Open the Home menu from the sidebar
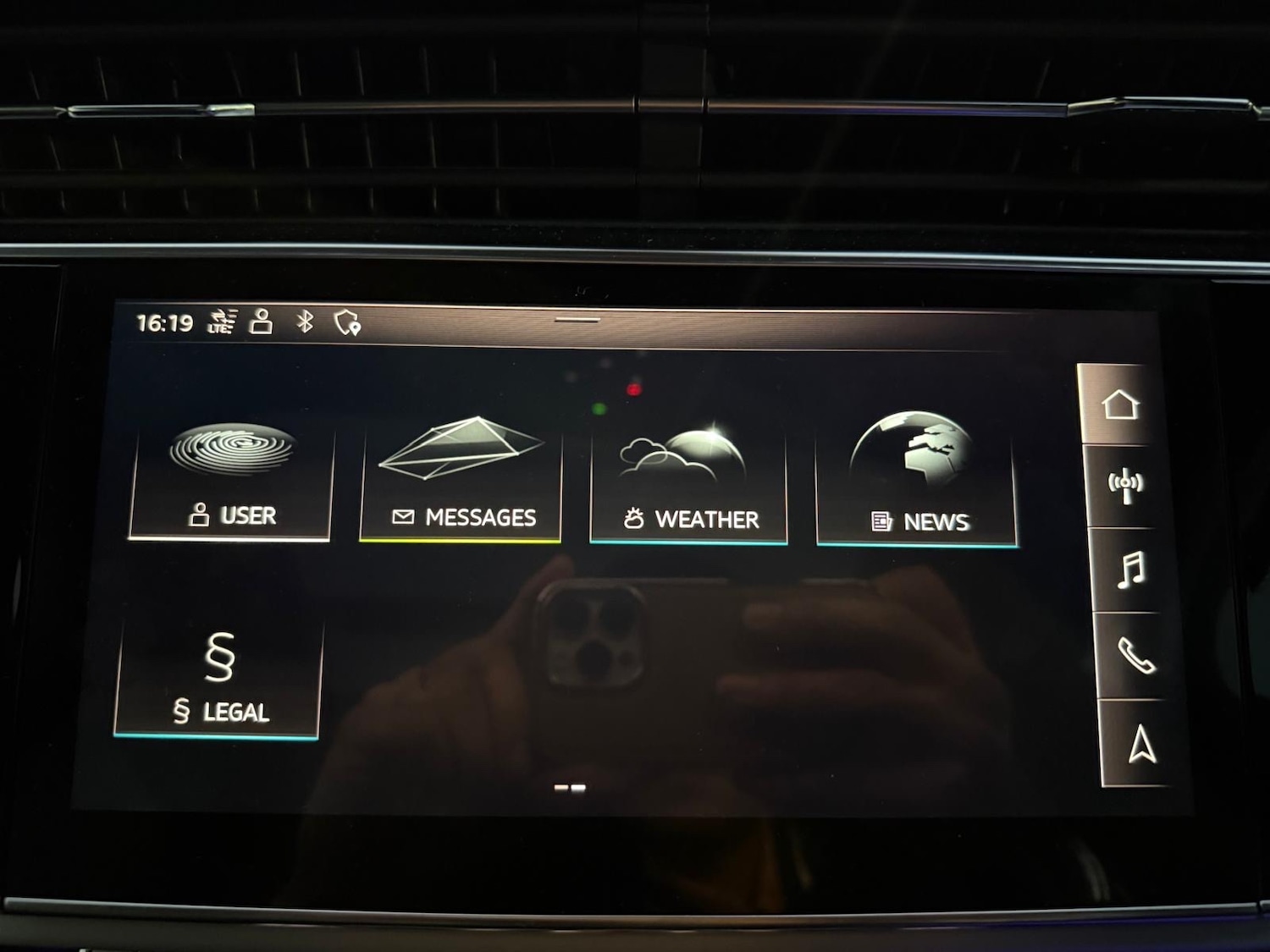 tap(1126, 406)
